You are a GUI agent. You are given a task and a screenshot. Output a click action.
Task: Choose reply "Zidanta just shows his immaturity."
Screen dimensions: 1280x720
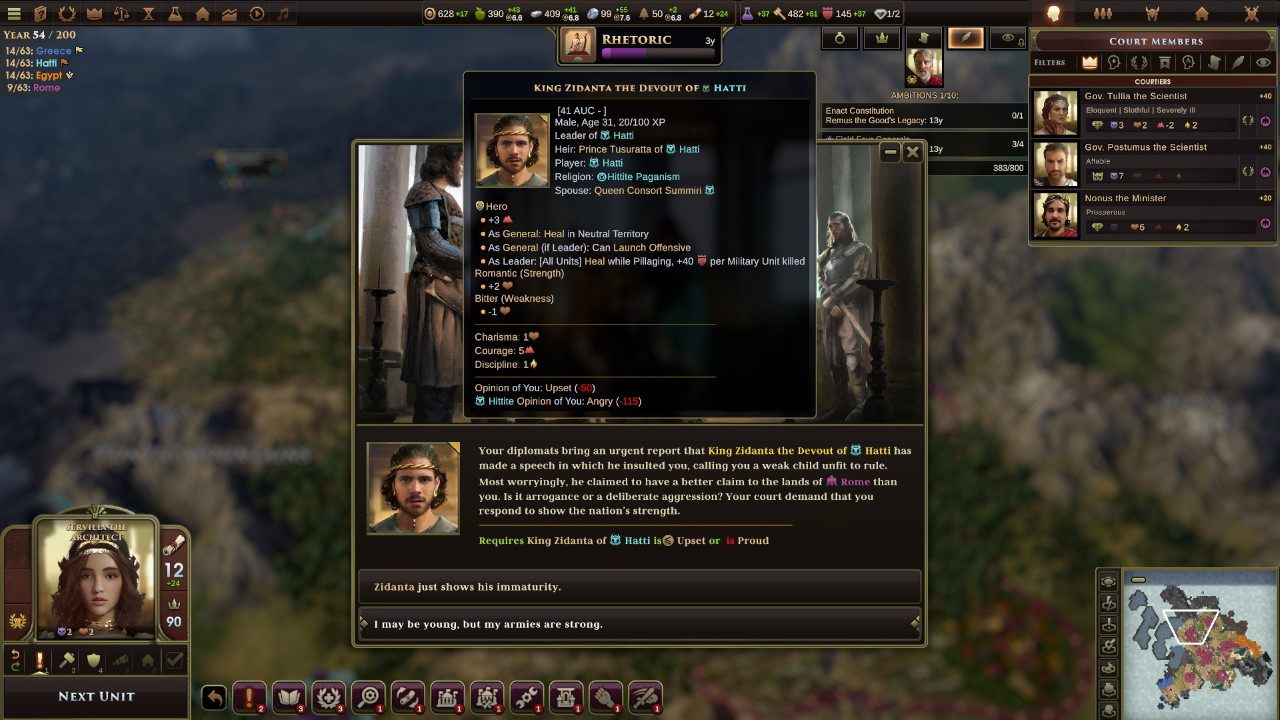click(x=639, y=587)
